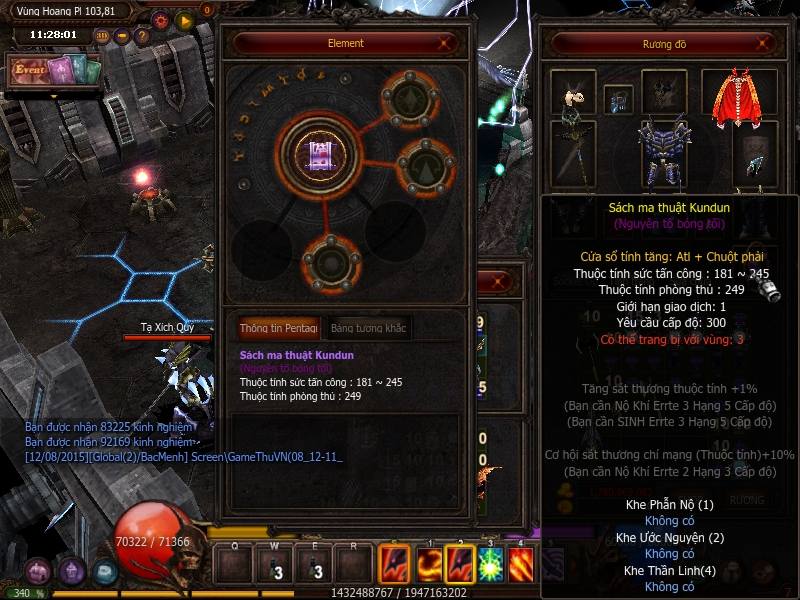Use the potion in the W slot
800x600 pixels.
pyautogui.click(x=271, y=567)
